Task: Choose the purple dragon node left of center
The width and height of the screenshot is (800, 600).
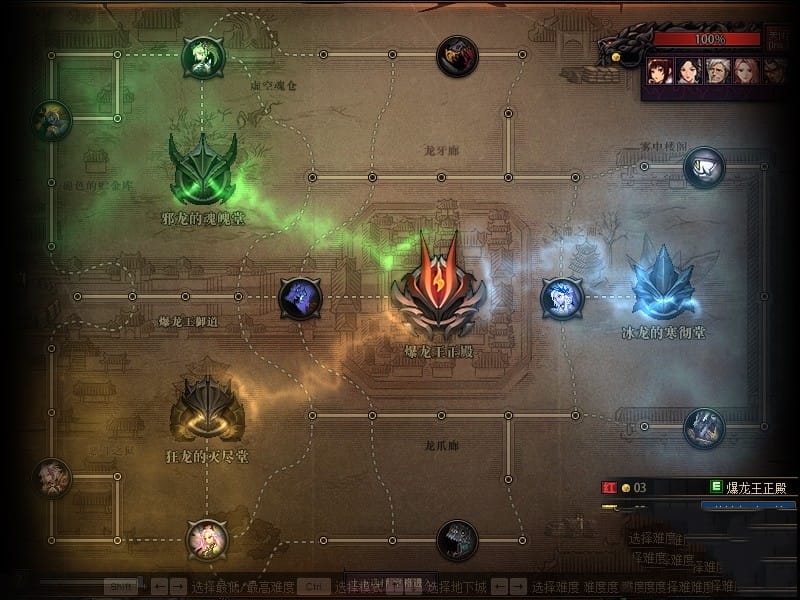Action: tap(300, 298)
